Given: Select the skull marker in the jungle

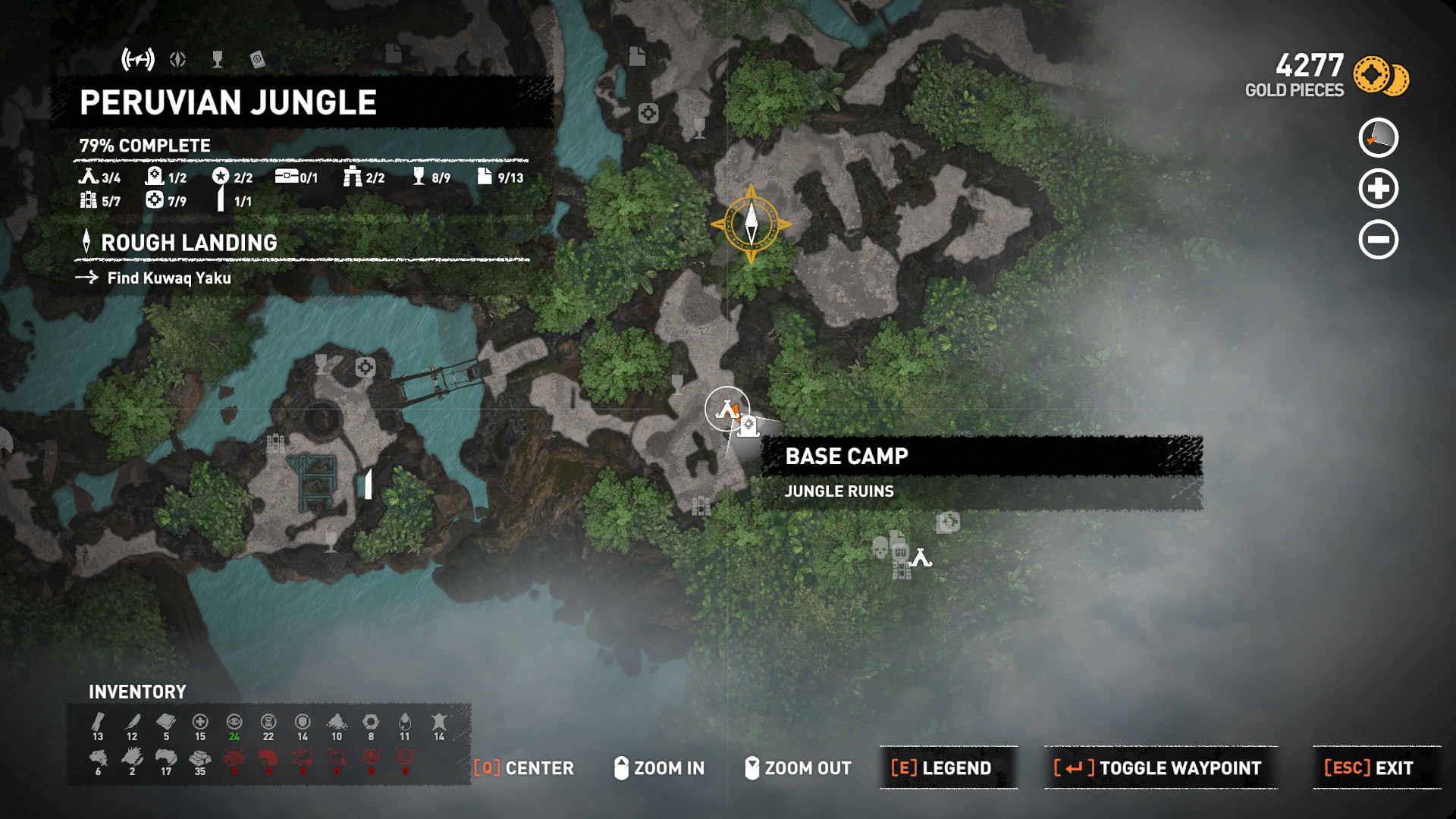Looking at the screenshot, I should pyautogui.click(x=880, y=547).
